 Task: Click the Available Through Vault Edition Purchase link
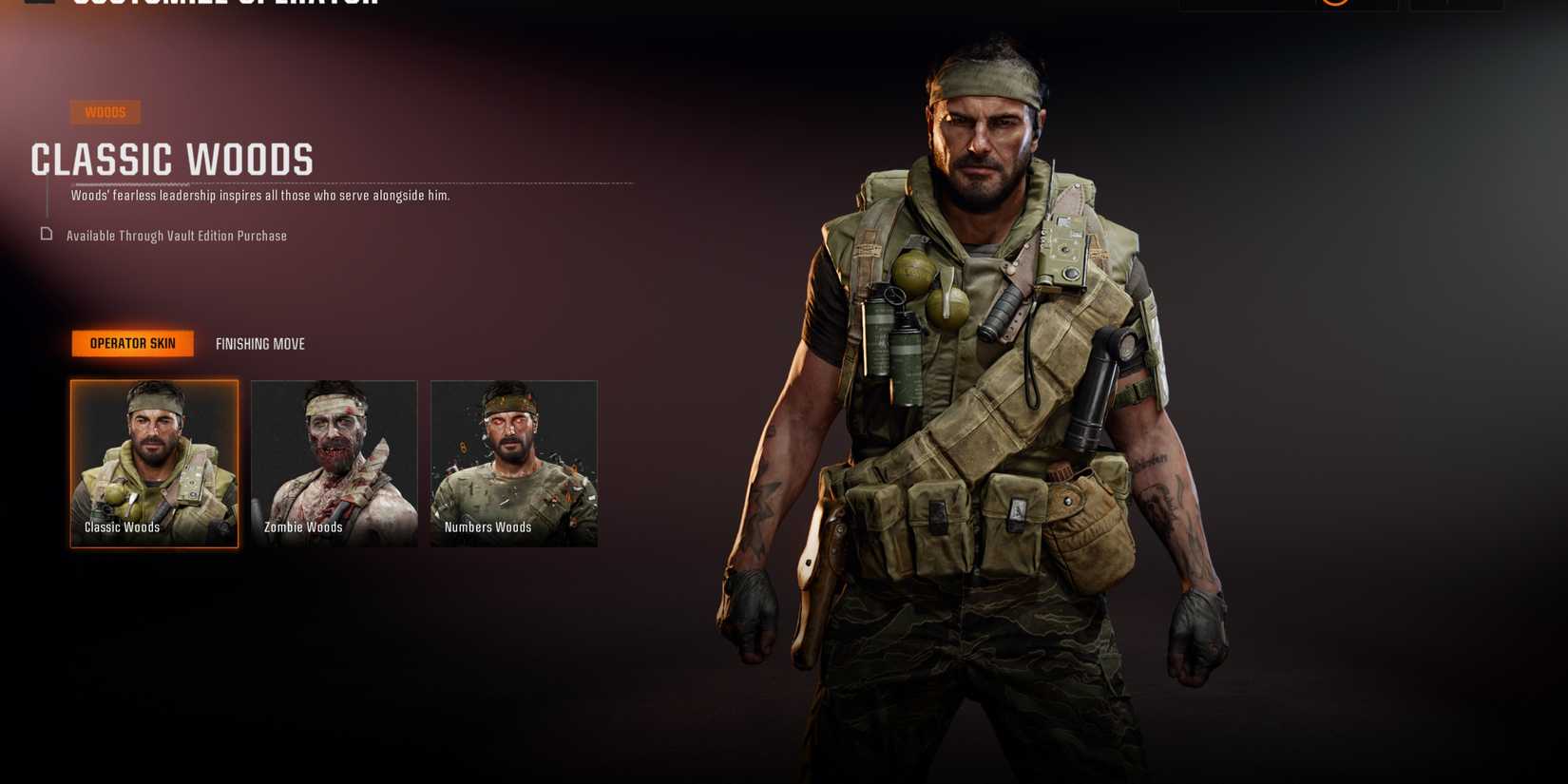click(x=176, y=235)
